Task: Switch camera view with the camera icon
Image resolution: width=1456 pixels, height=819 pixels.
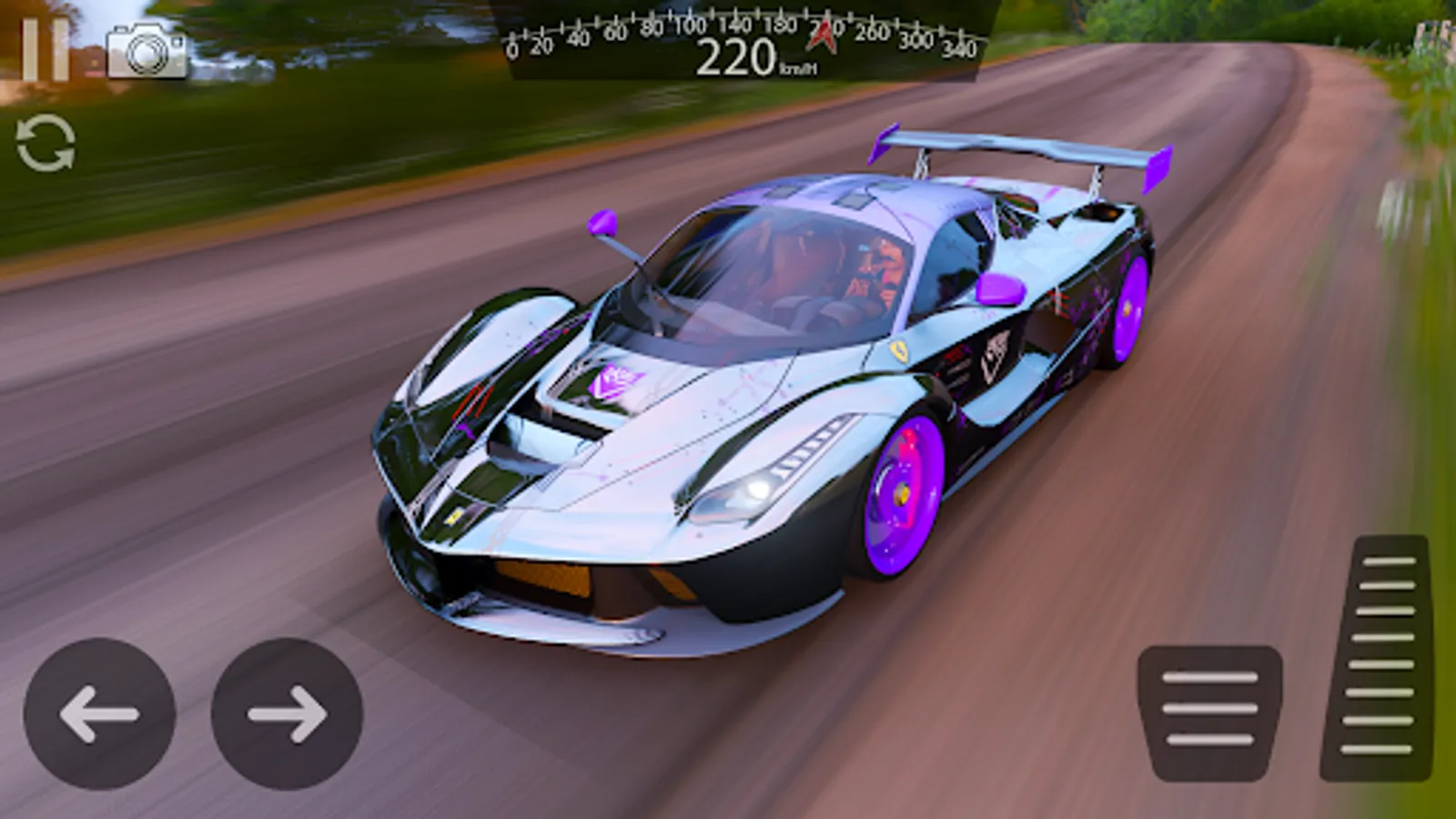Action: [x=147, y=52]
